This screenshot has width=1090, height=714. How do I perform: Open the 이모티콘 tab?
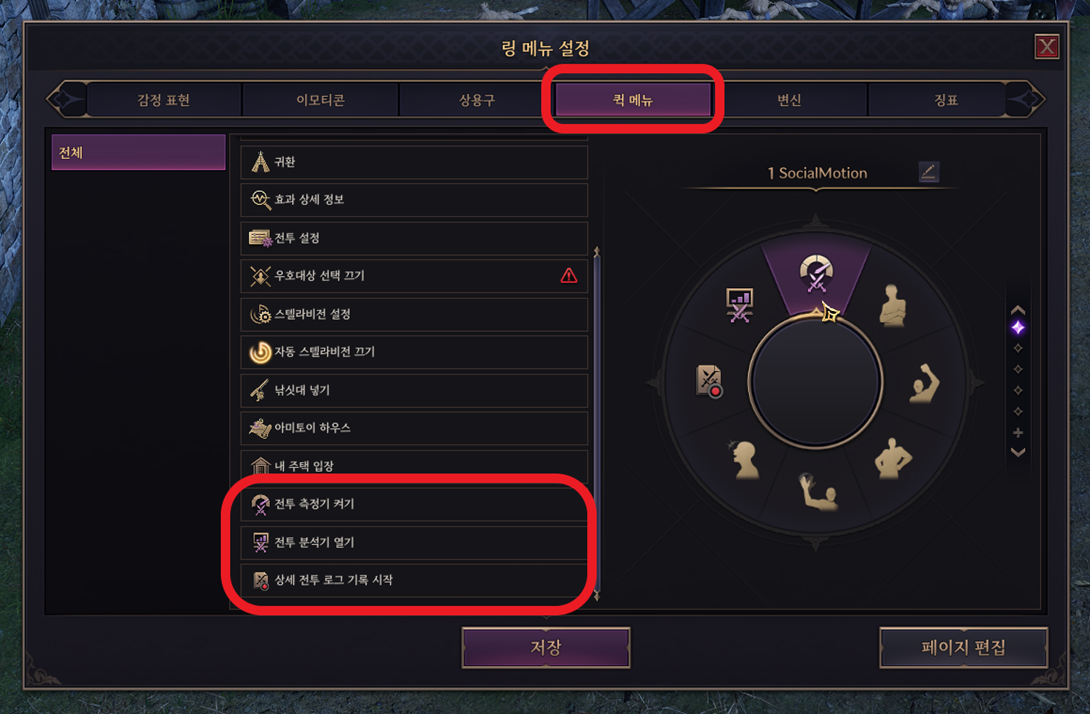(x=320, y=100)
